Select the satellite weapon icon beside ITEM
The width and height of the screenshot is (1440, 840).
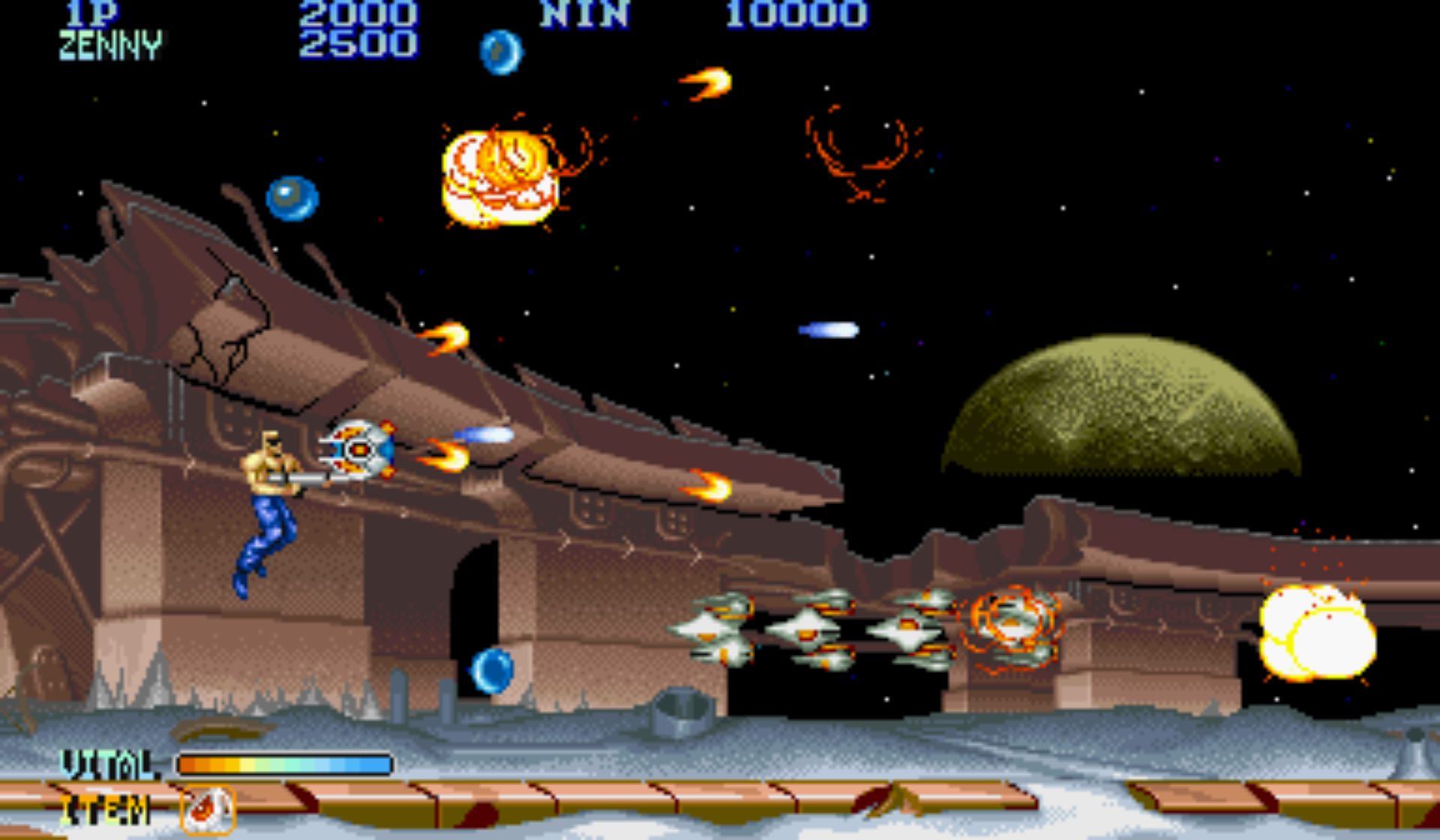click(x=208, y=809)
